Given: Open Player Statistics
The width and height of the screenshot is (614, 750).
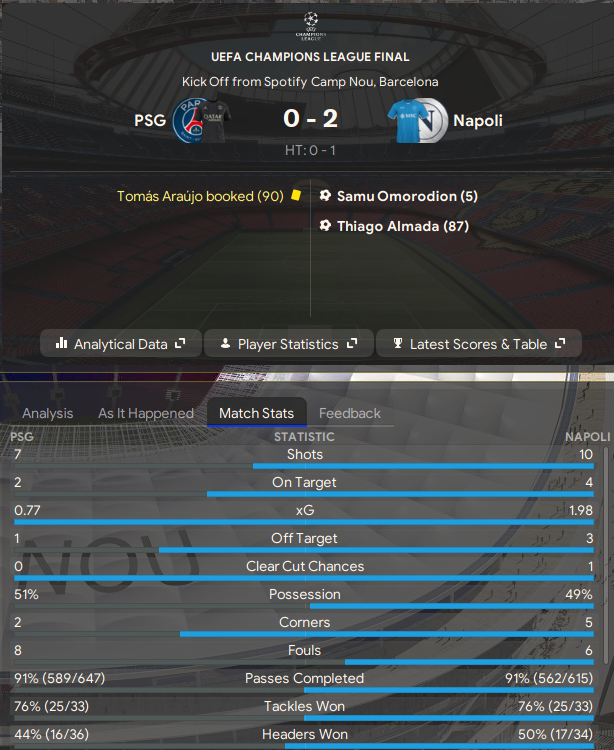Looking at the screenshot, I should (288, 344).
